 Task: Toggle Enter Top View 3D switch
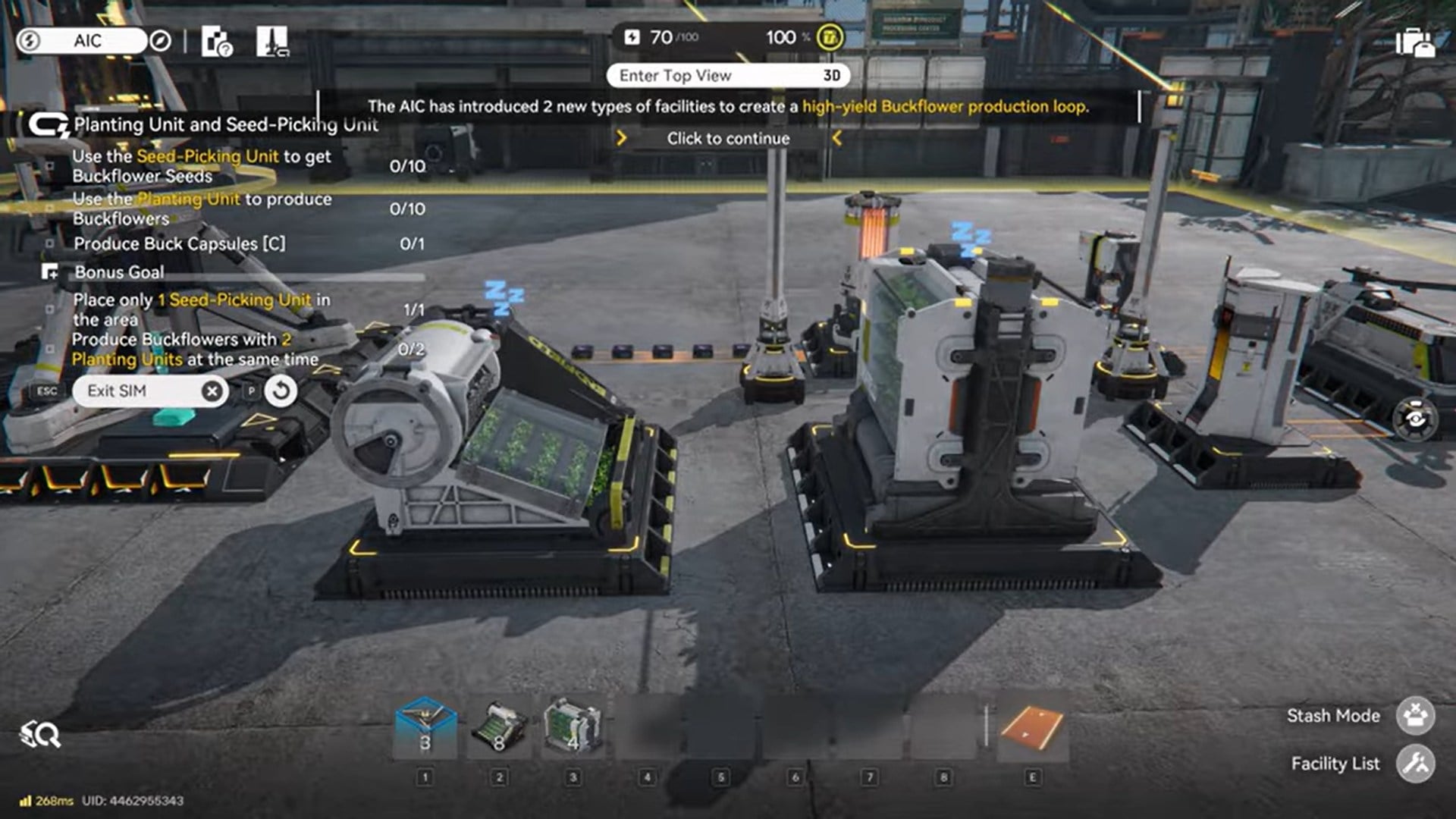point(727,76)
